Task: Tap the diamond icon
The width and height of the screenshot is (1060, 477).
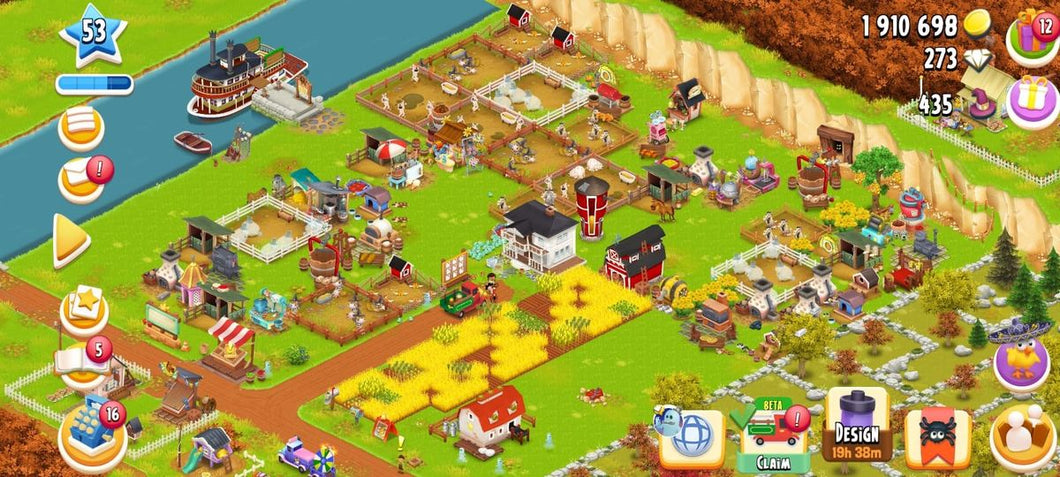Action: click(975, 58)
